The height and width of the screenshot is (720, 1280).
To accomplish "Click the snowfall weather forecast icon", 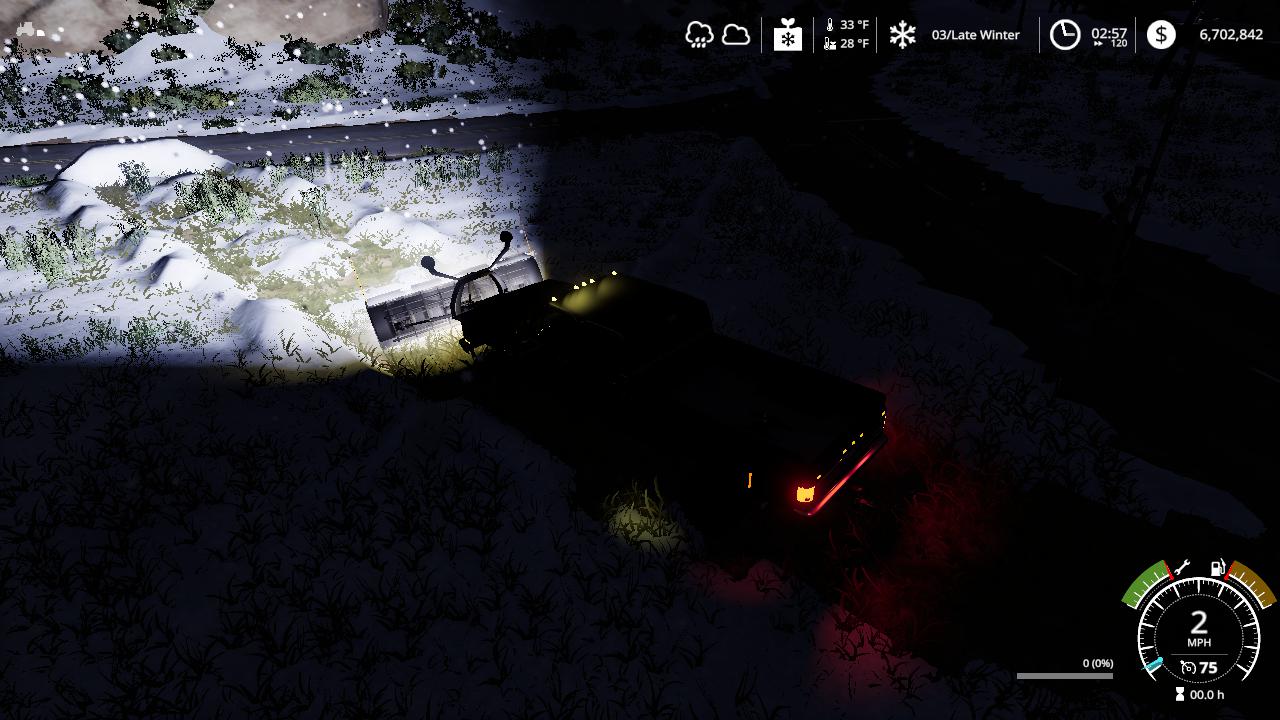I will [x=699, y=35].
